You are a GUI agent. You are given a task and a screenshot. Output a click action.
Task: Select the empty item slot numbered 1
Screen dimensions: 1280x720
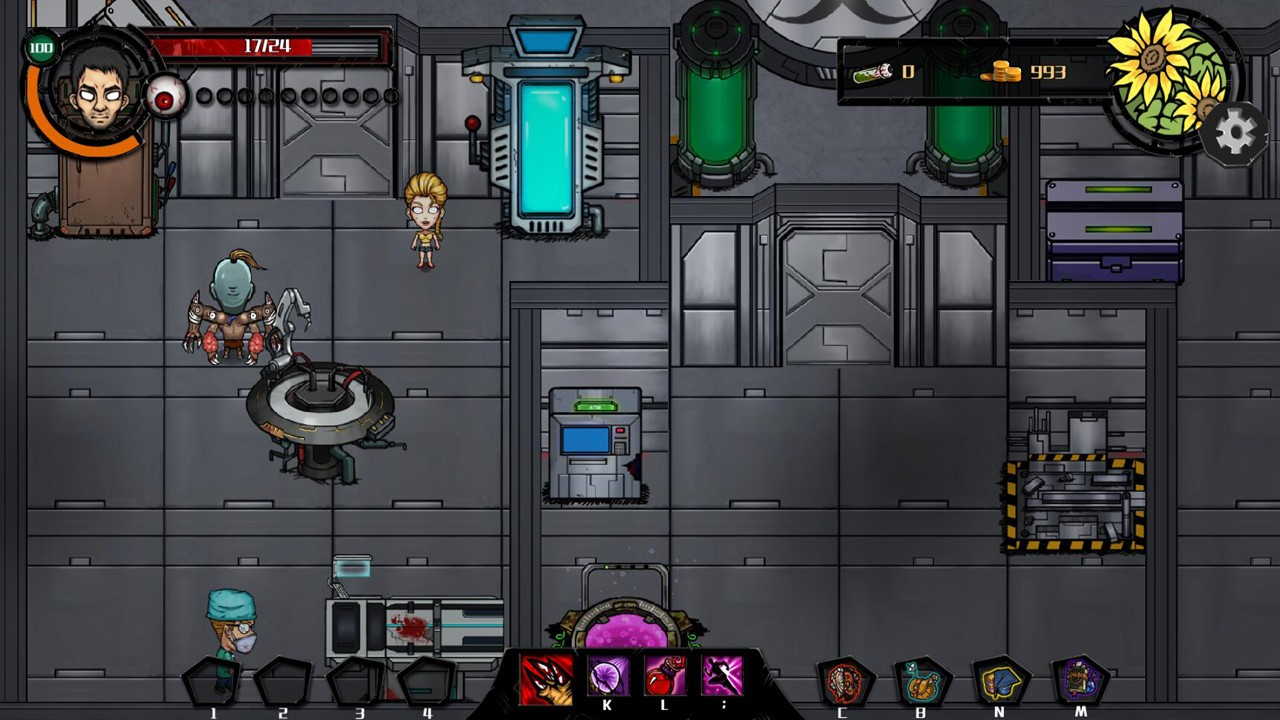click(x=213, y=682)
